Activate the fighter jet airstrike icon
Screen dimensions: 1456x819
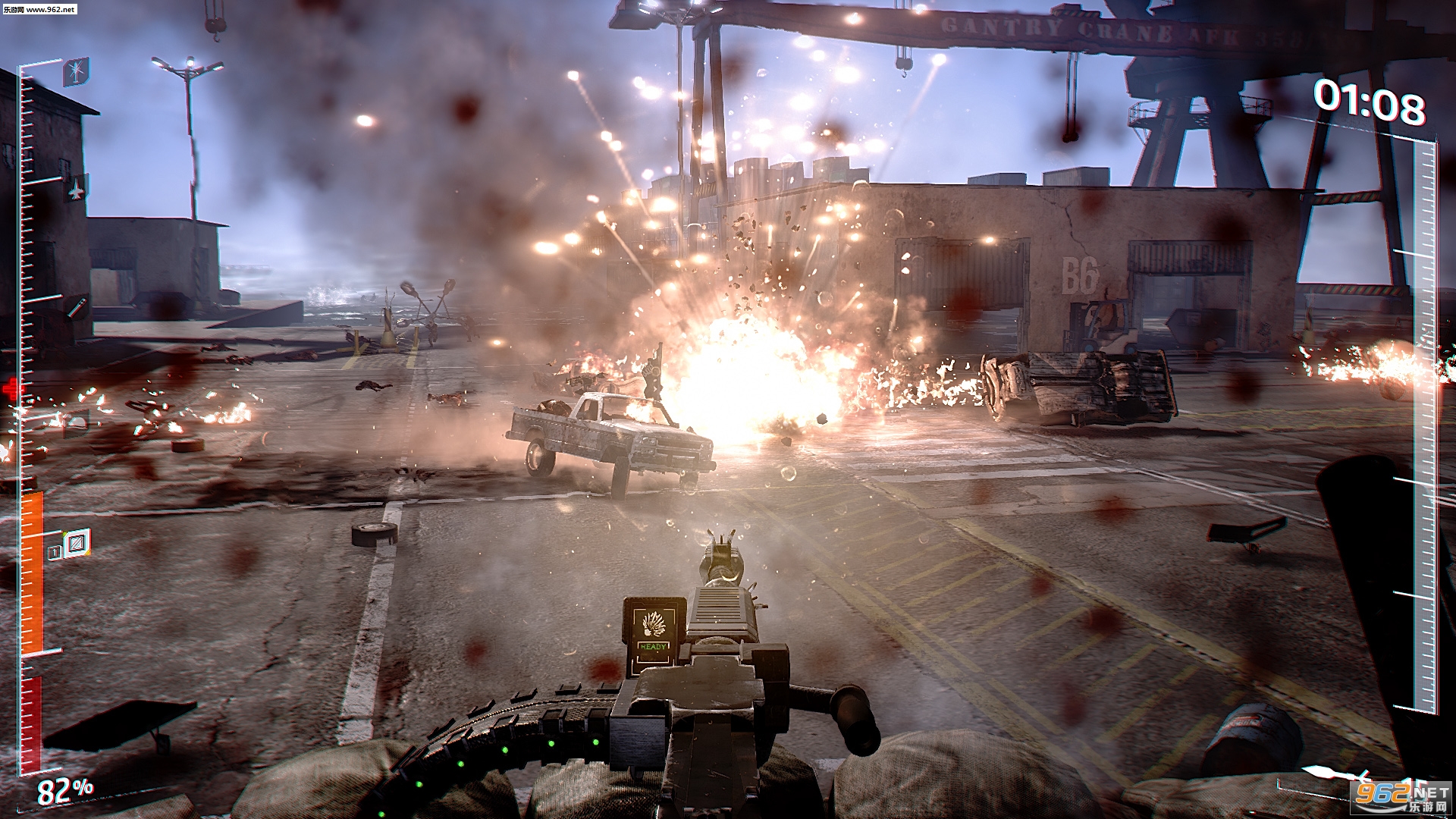[x=76, y=189]
